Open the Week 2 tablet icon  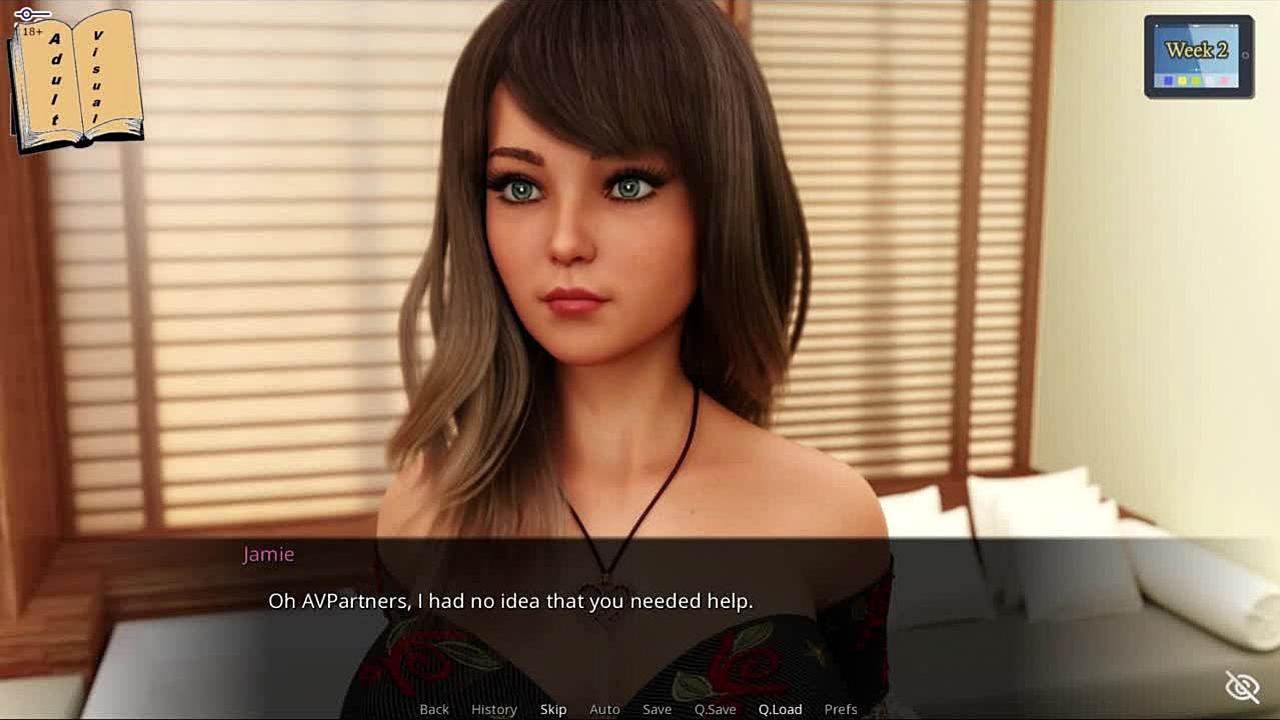1198,56
